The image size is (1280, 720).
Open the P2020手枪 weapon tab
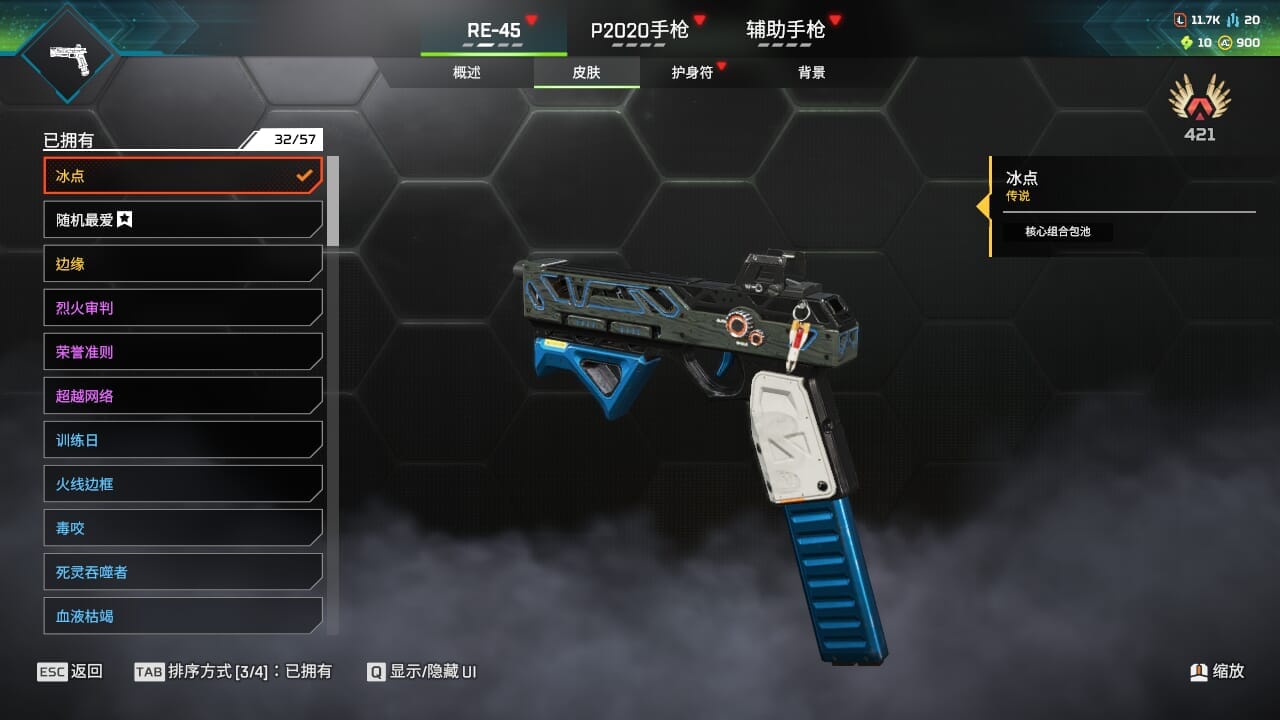pos(640,30)
